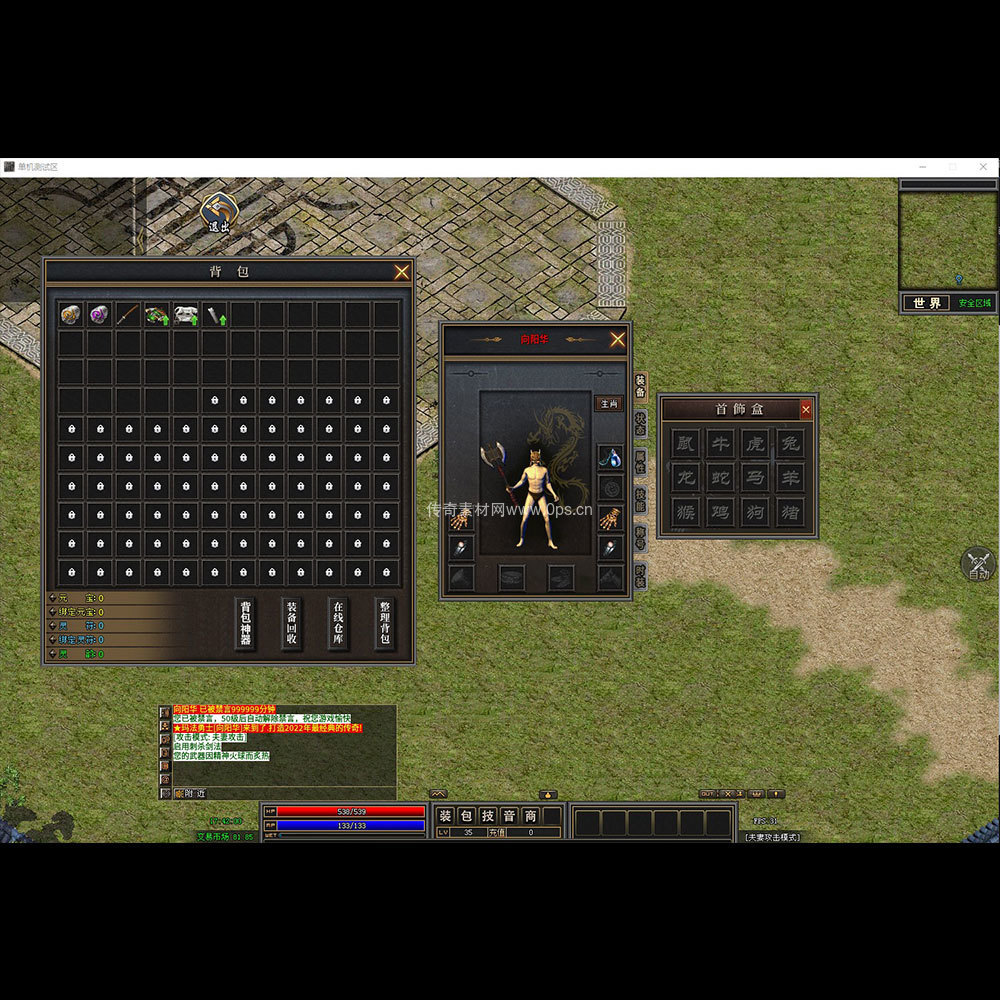The width and height of the screenshot is (1000, 1000).
Task: Click the 生肖 zodiac button
Action: point(608,404)
